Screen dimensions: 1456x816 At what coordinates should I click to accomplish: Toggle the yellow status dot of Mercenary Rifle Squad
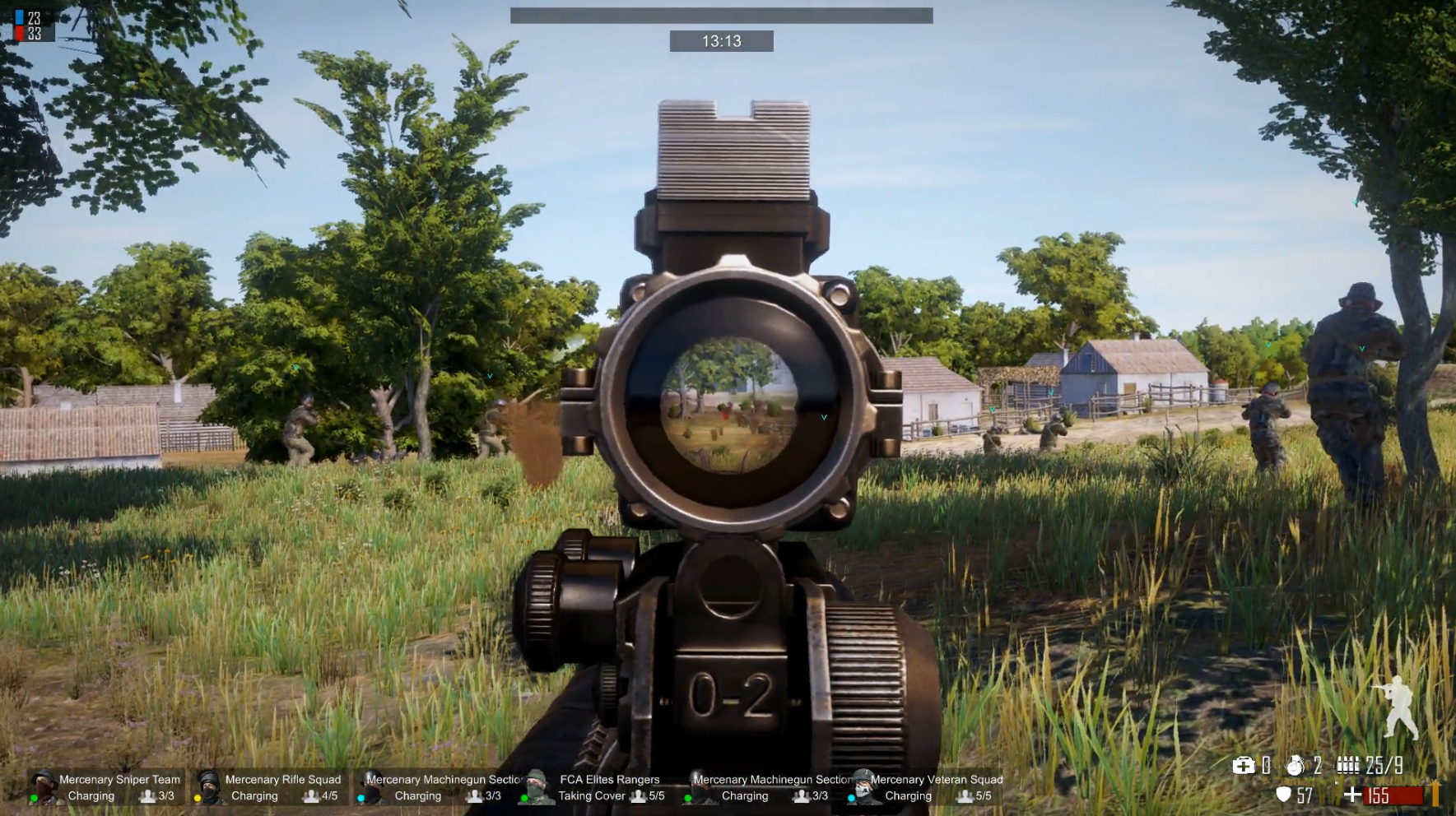coord(197,796)
